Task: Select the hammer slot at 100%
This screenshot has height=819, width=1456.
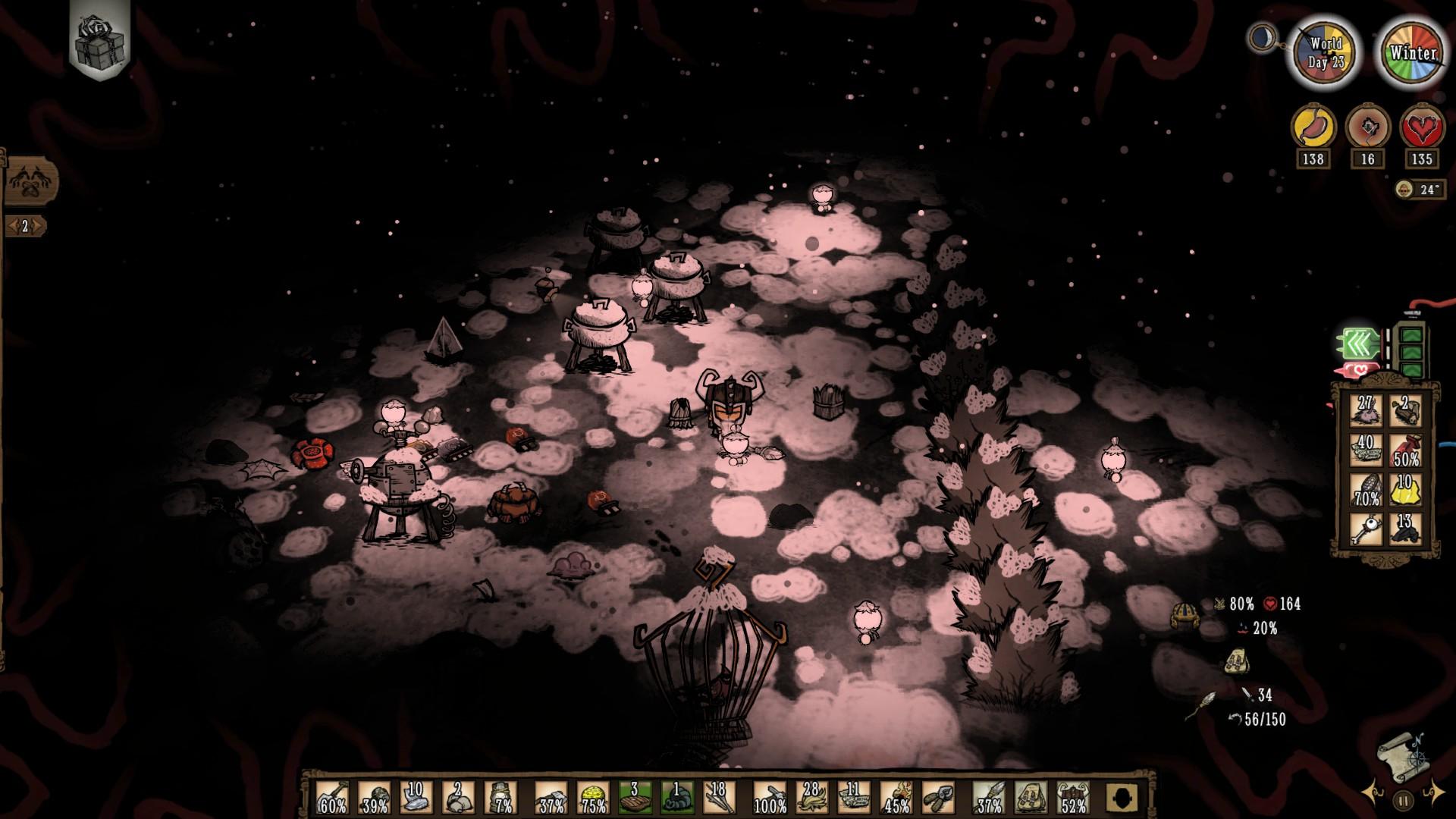Action: pyautogui.click(x=768, y=798)
